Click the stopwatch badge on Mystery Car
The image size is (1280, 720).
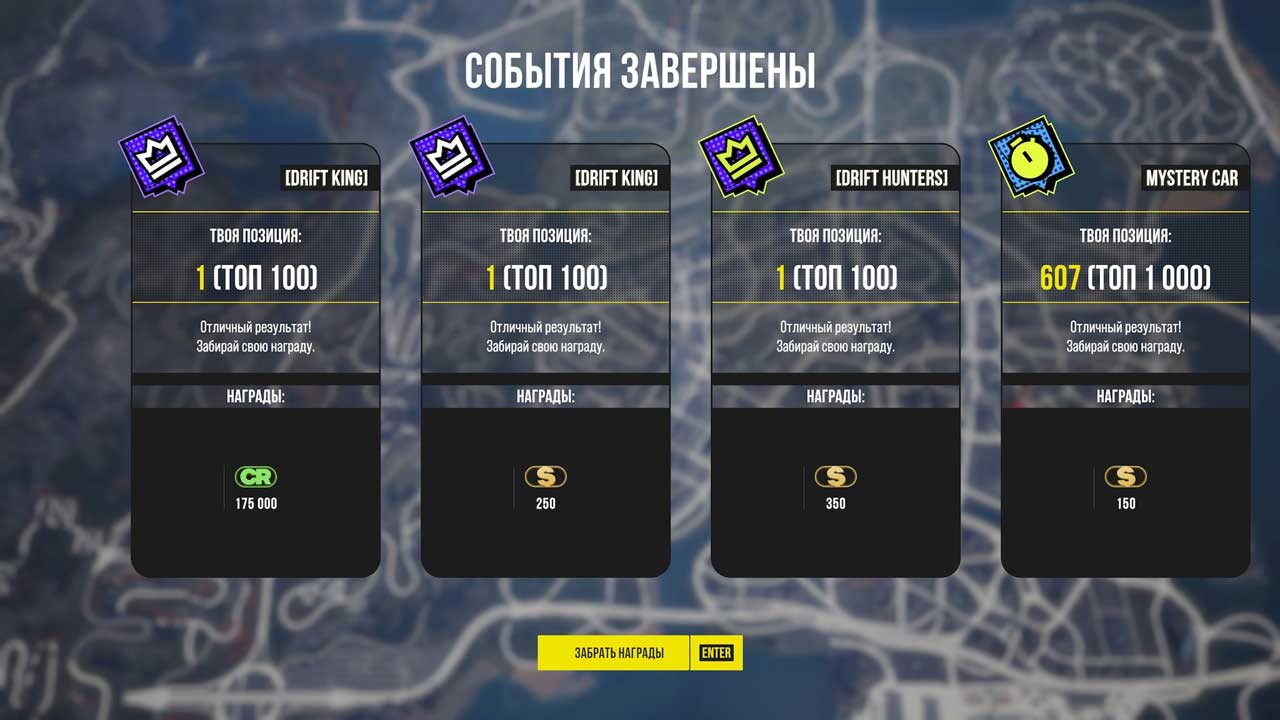pos(1030,158)
